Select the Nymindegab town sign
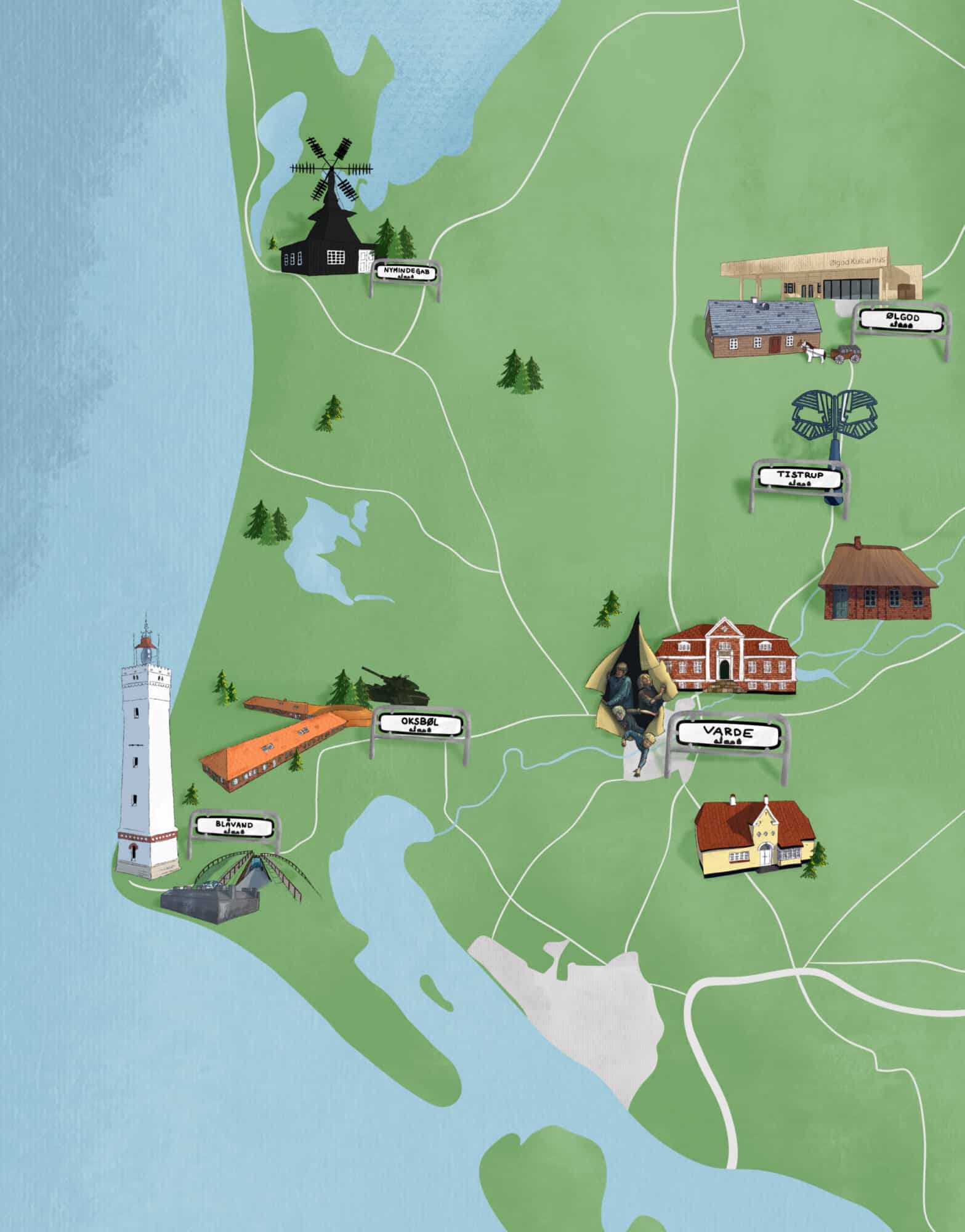Image resolution: width=965 pixels, height=1232 pixels. click(x=406, y=272)
